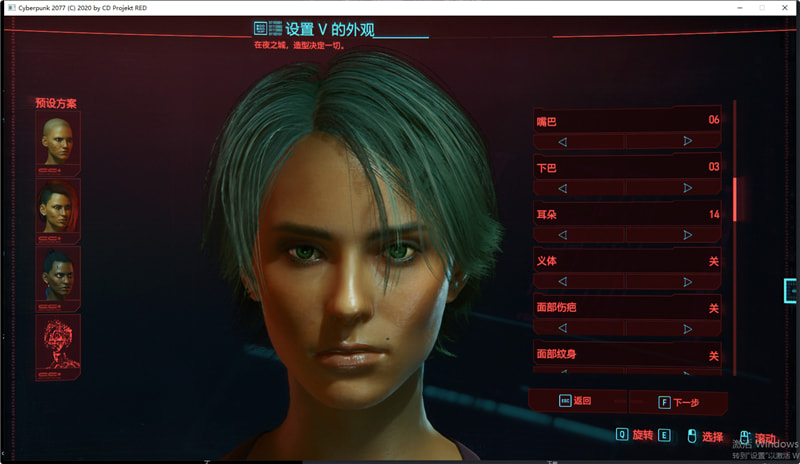Image resolution: width=800 pixels, height=464 pixels.
Task: Change 义体 using its right arrow
Action: (x=687, y=281)
